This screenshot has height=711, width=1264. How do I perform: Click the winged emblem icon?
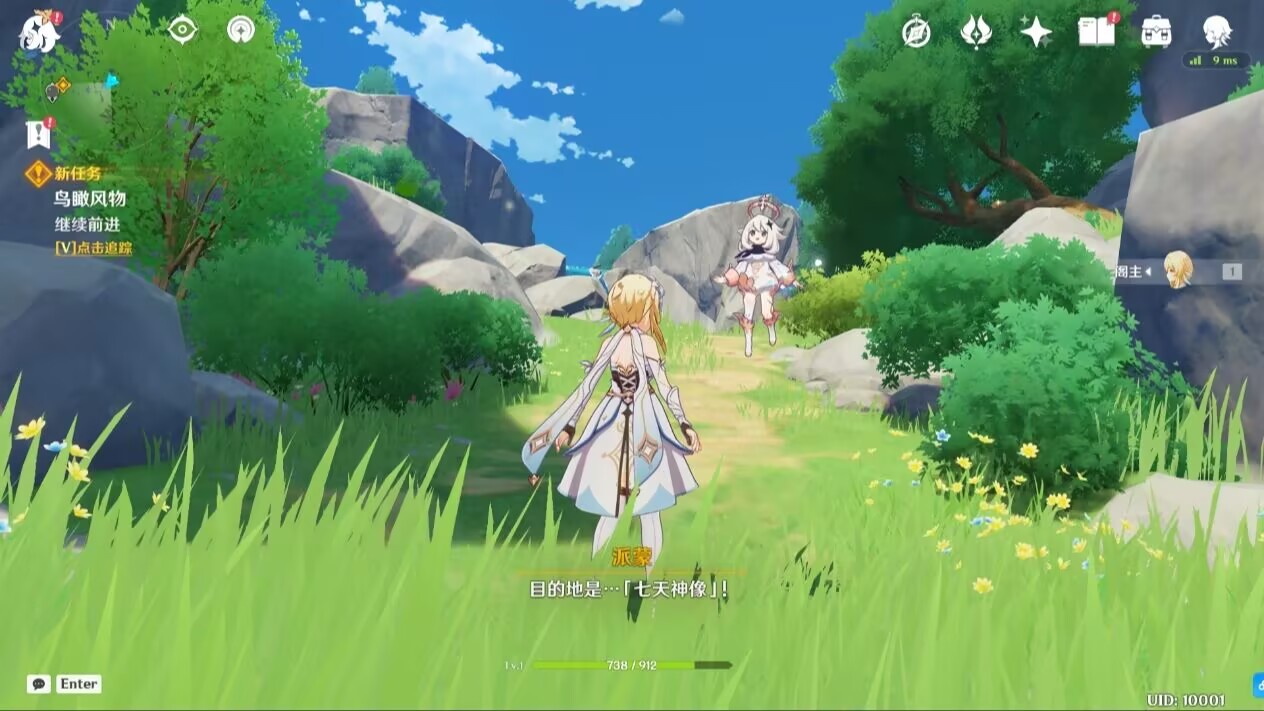[x=975, y=32]
